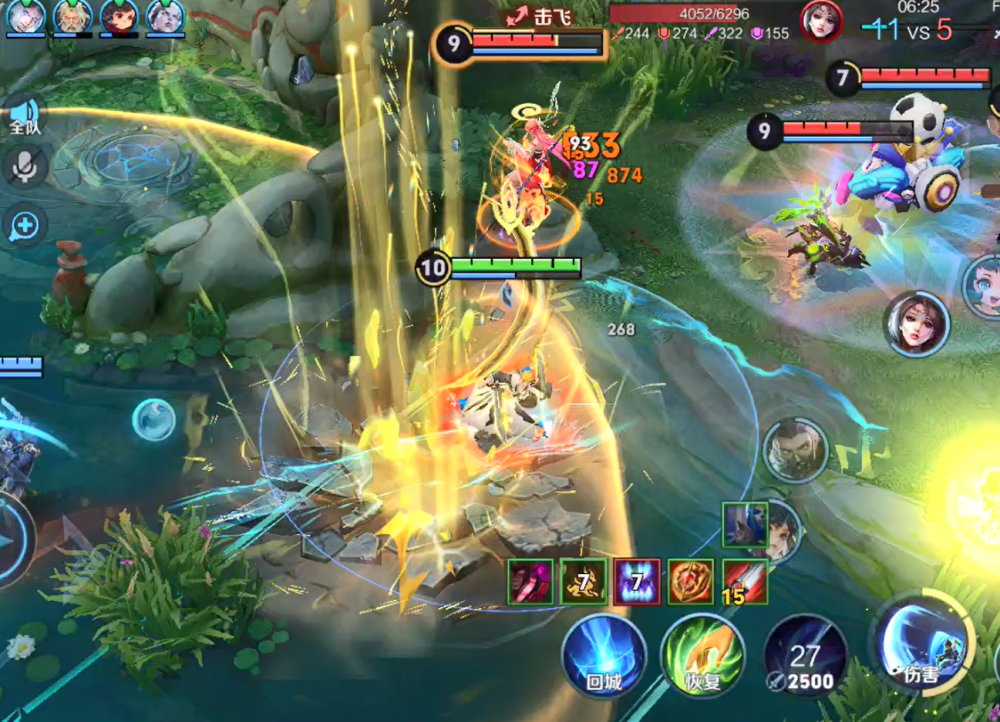Viewport: 1000px width, 722px height.
Task: Select the bearded old man teammate portrait
Action: [x=73, y=17]
